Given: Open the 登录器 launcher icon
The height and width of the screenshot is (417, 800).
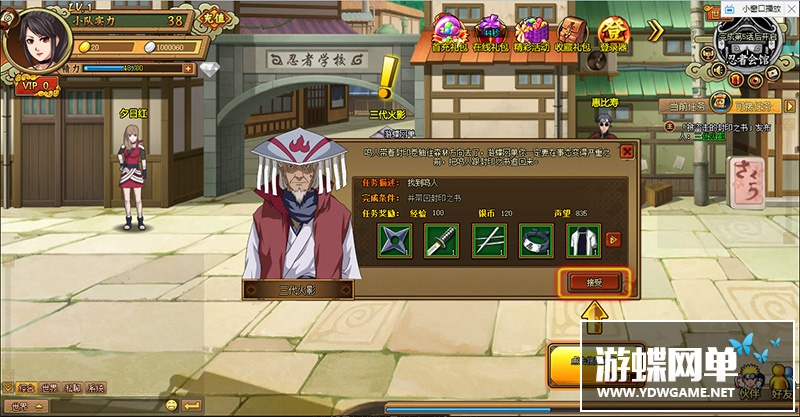Looking at the screenshot, I should tap(613, 31).
